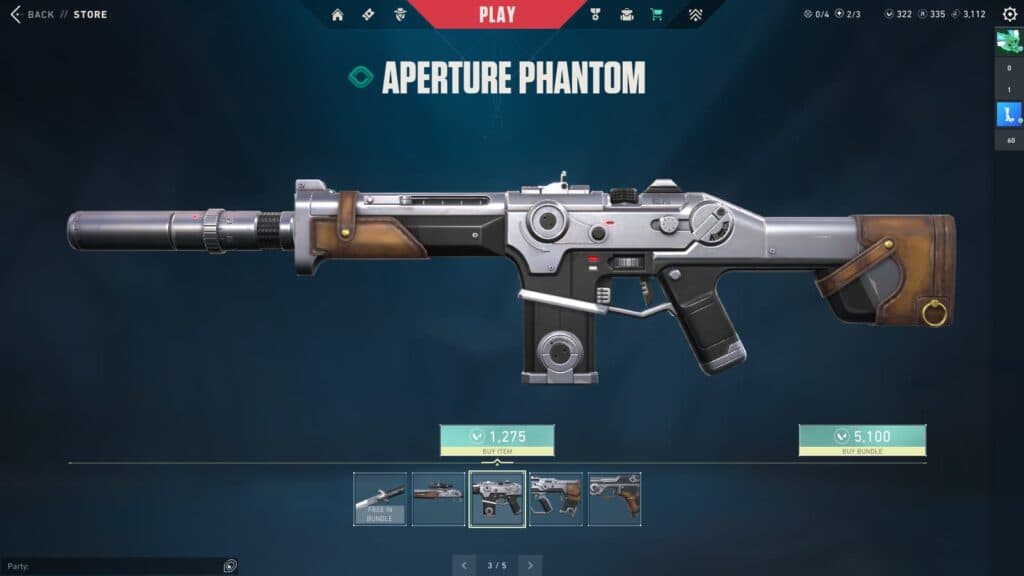Select the green shopping cart store tab

click(x=657, y=14)
